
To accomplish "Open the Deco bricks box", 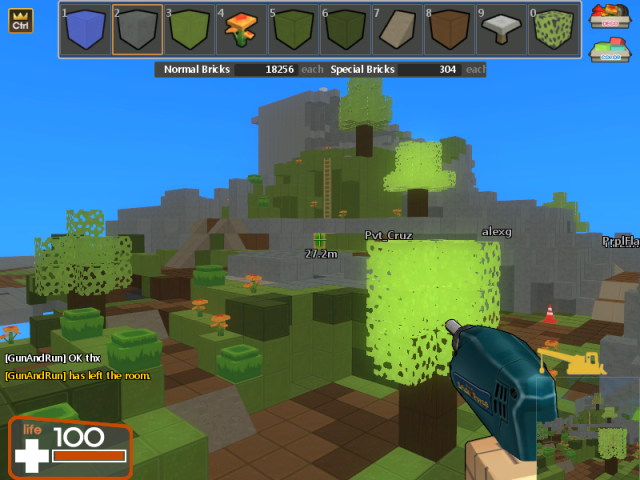I will (608, 16).
